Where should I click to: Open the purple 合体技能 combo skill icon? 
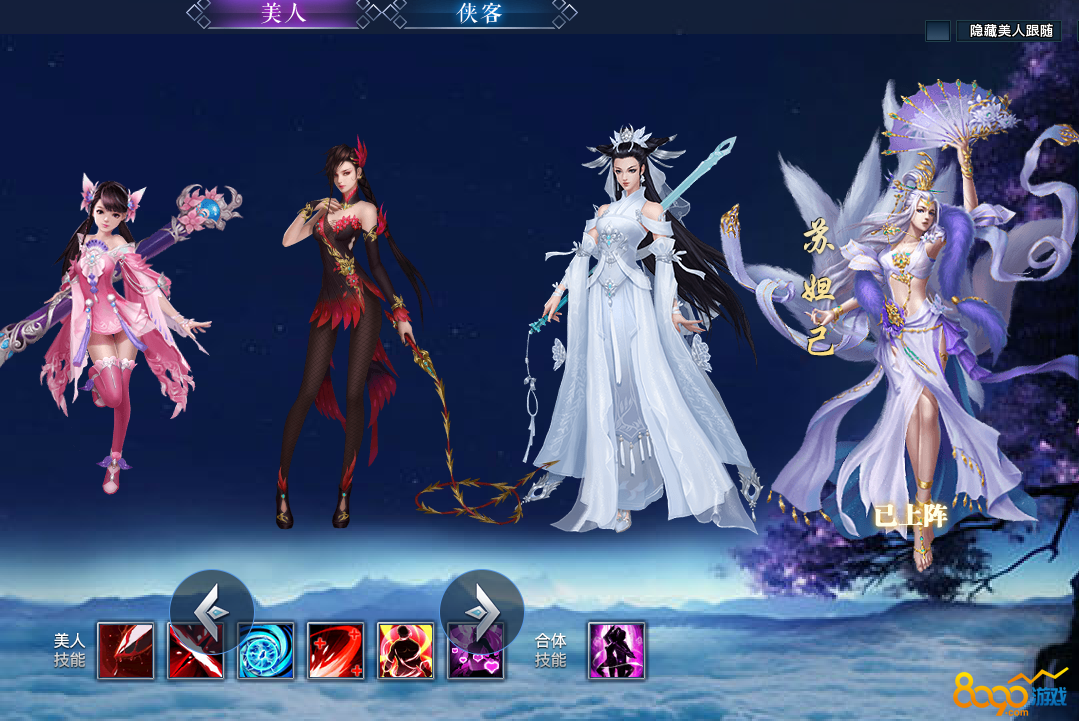coord(616,651)
